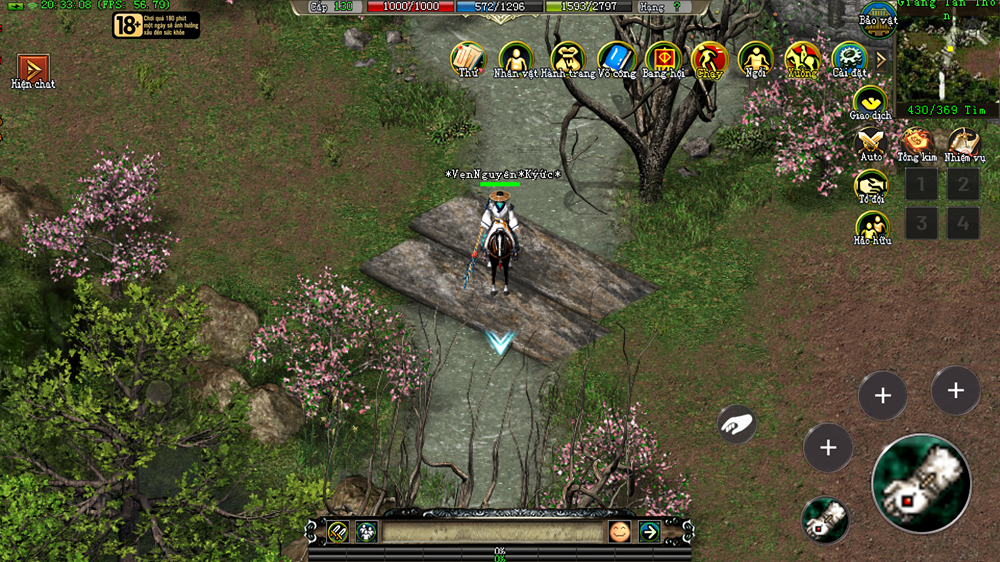This screenshot has width=1000, height=562.
Task: Activate Auto combat mode
Action: (x=871, y=142)
